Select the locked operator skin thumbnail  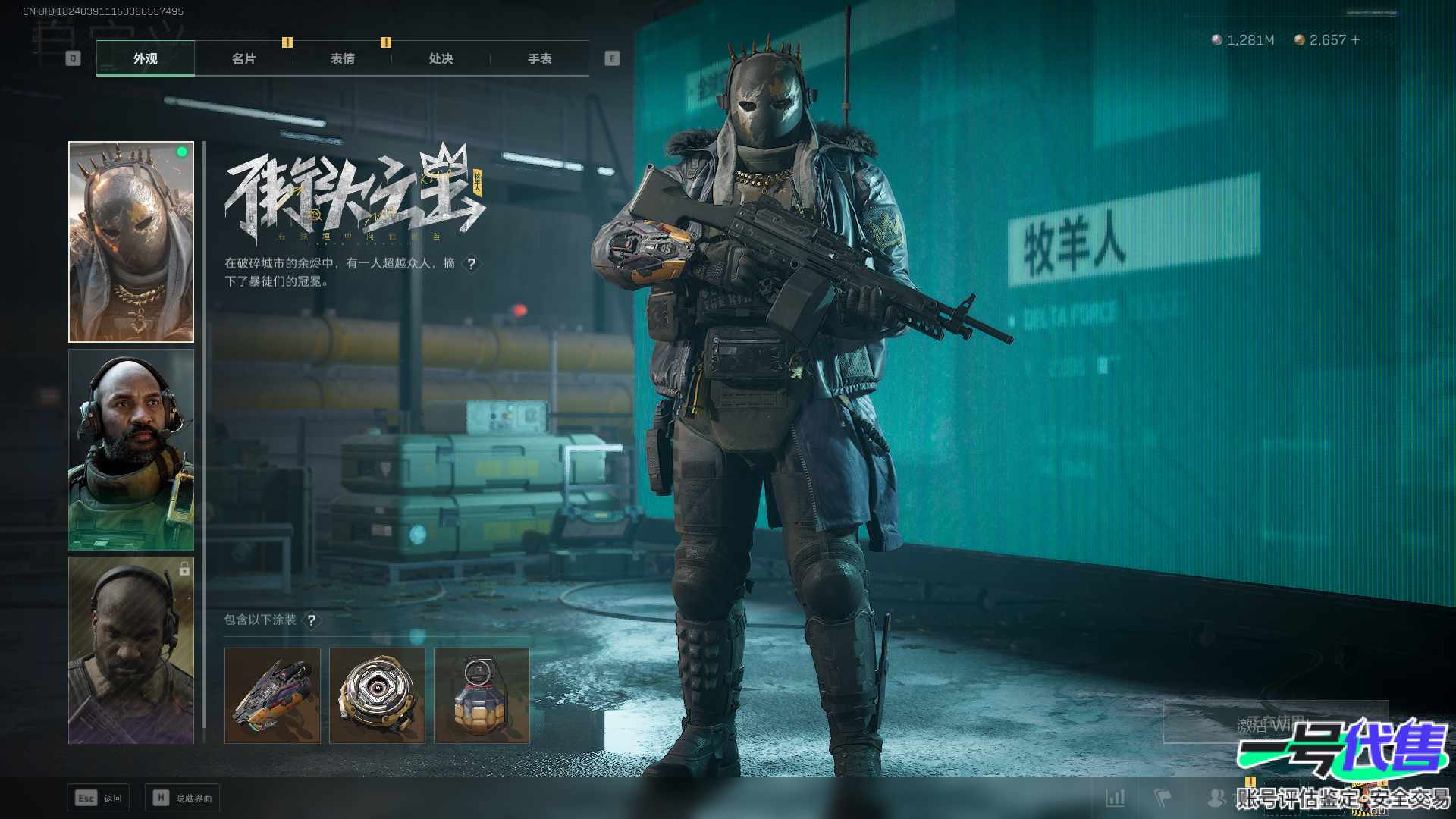(x=131, y=651)
